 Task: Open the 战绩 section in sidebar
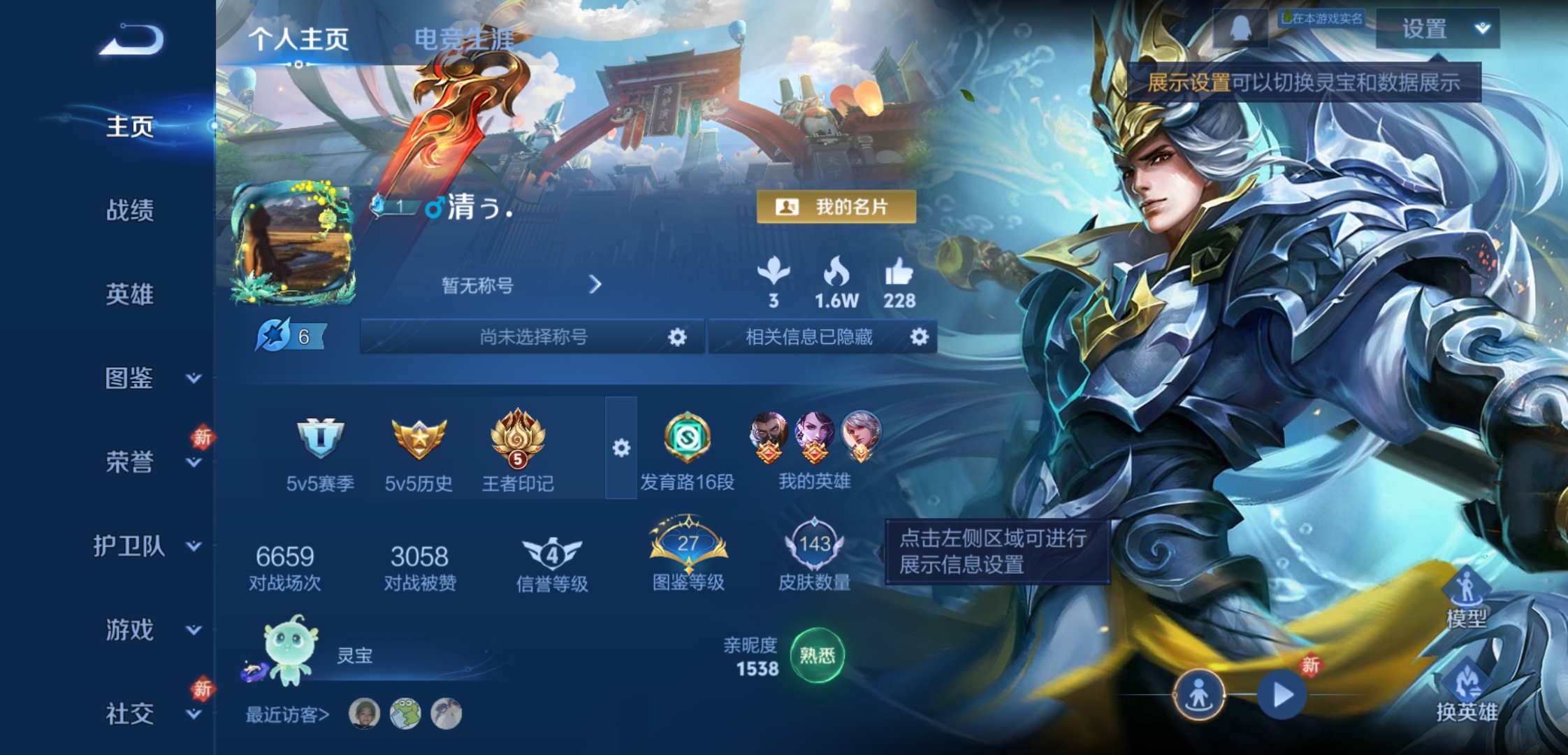(x=129, y=210)
